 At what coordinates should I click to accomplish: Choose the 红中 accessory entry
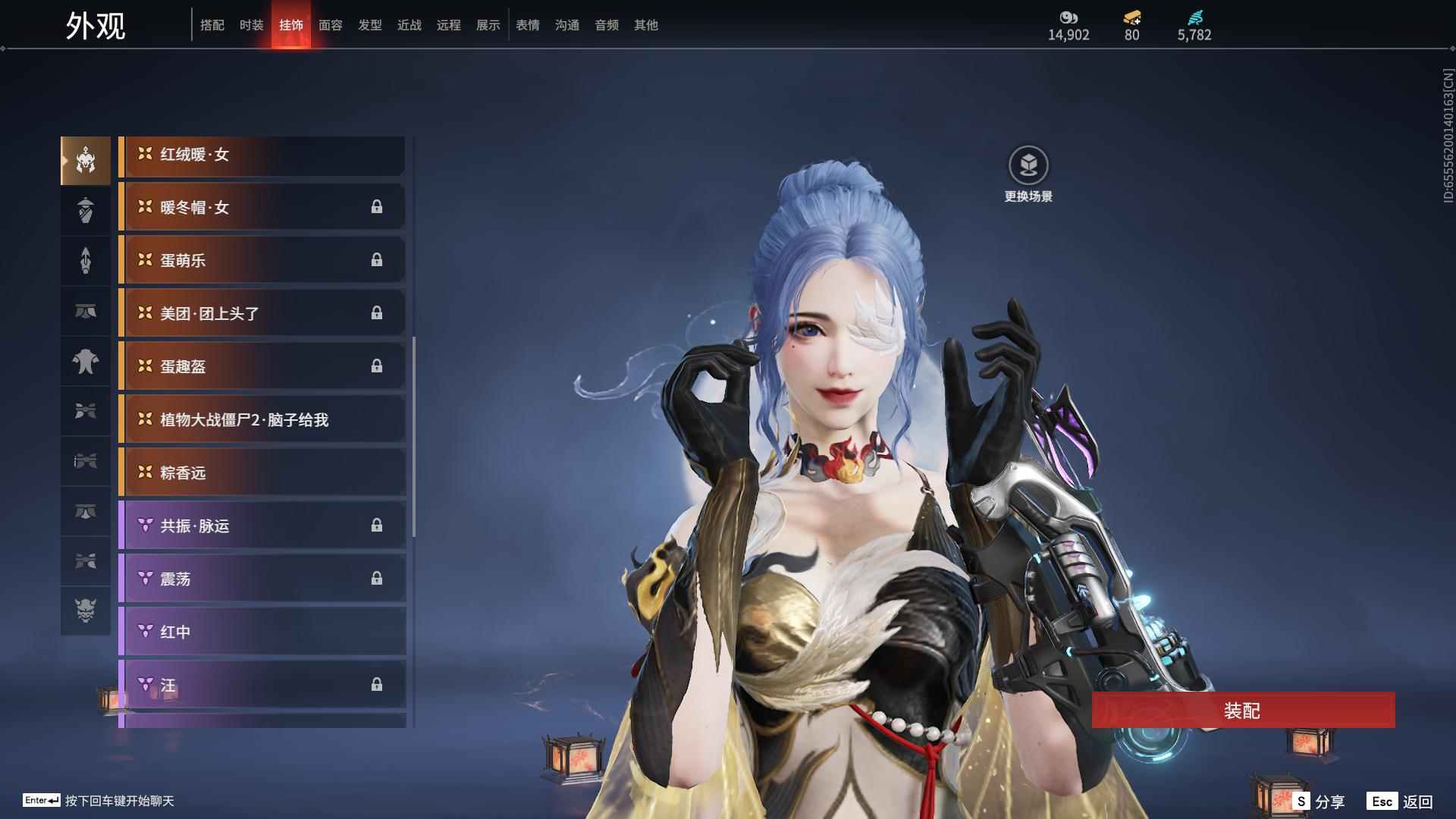[262, 632]
